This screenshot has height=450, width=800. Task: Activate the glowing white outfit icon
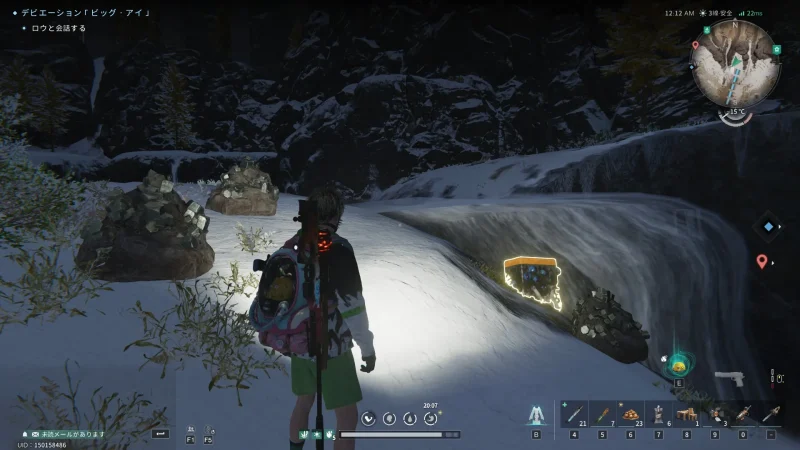coord(536,415)
